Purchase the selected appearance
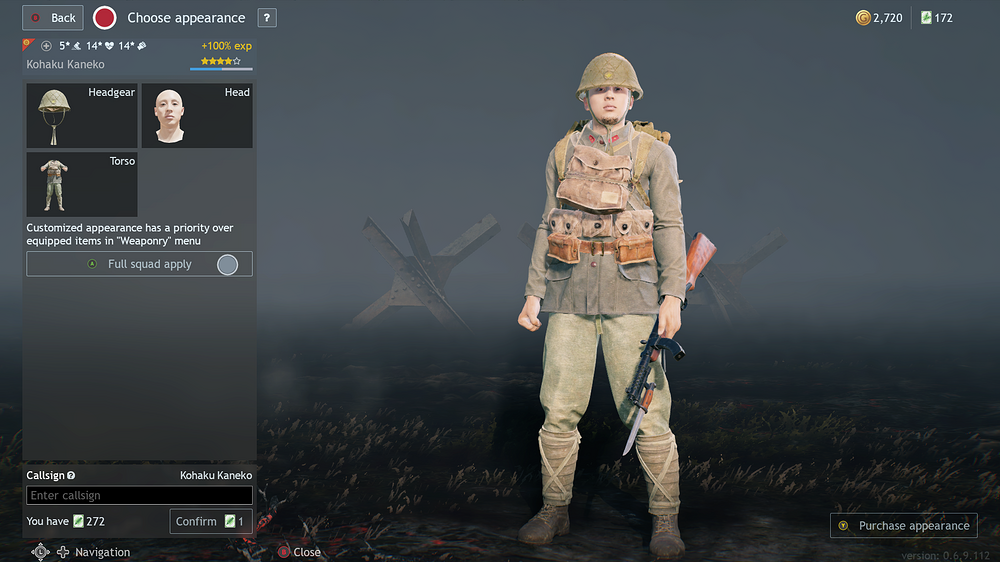 [903, 526]
